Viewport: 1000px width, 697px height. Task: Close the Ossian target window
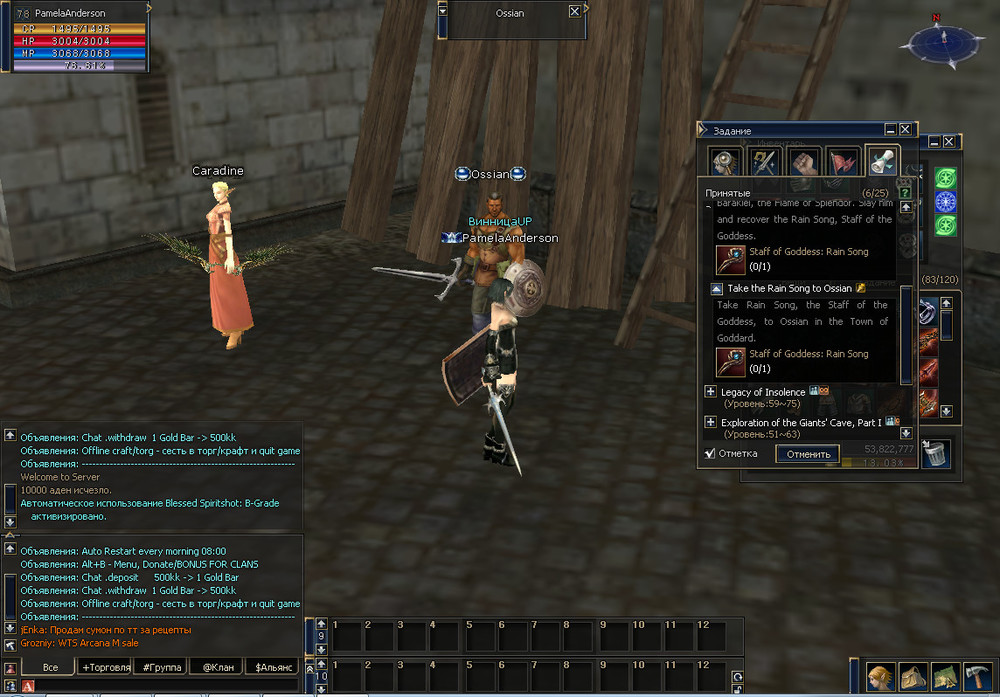click(x=574, y=12)
